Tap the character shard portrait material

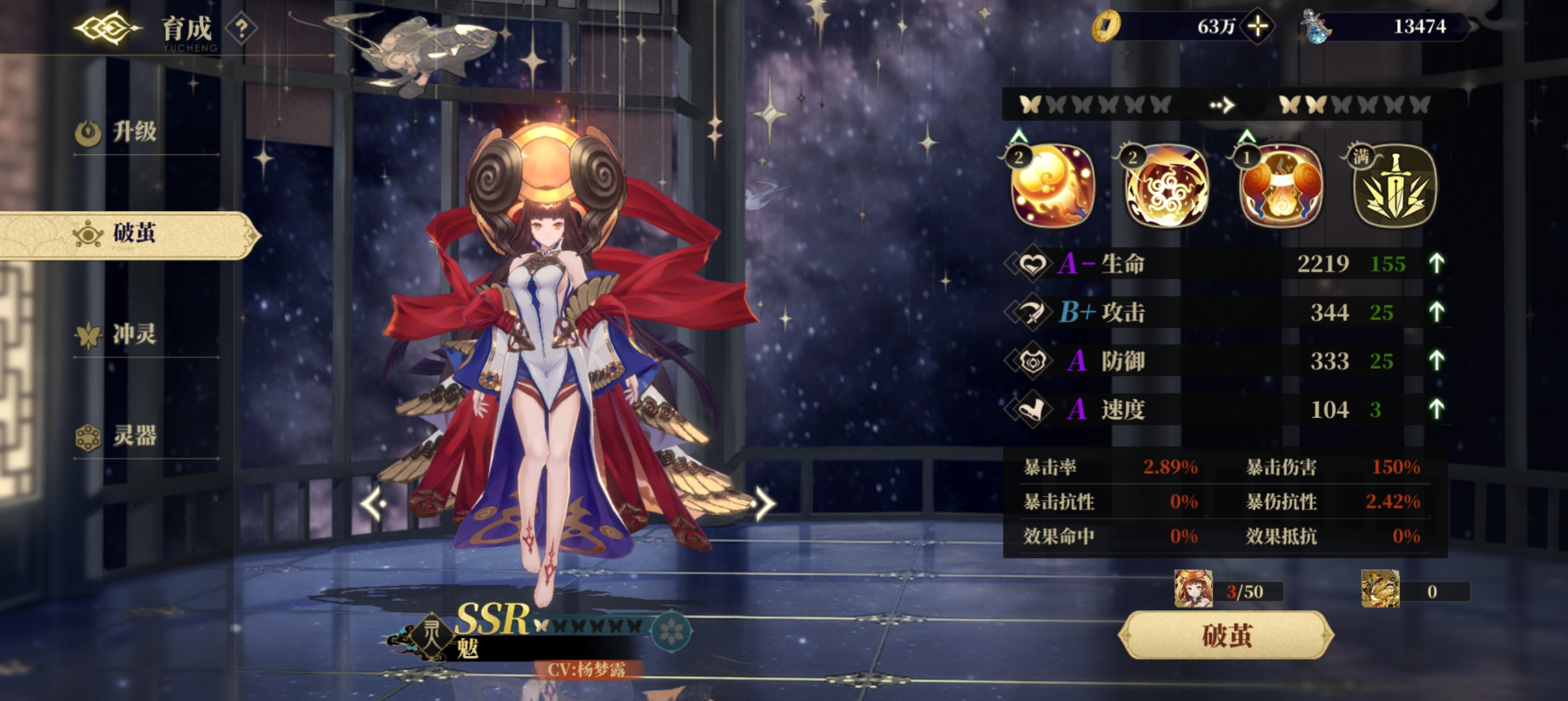tap(1193, 589)
